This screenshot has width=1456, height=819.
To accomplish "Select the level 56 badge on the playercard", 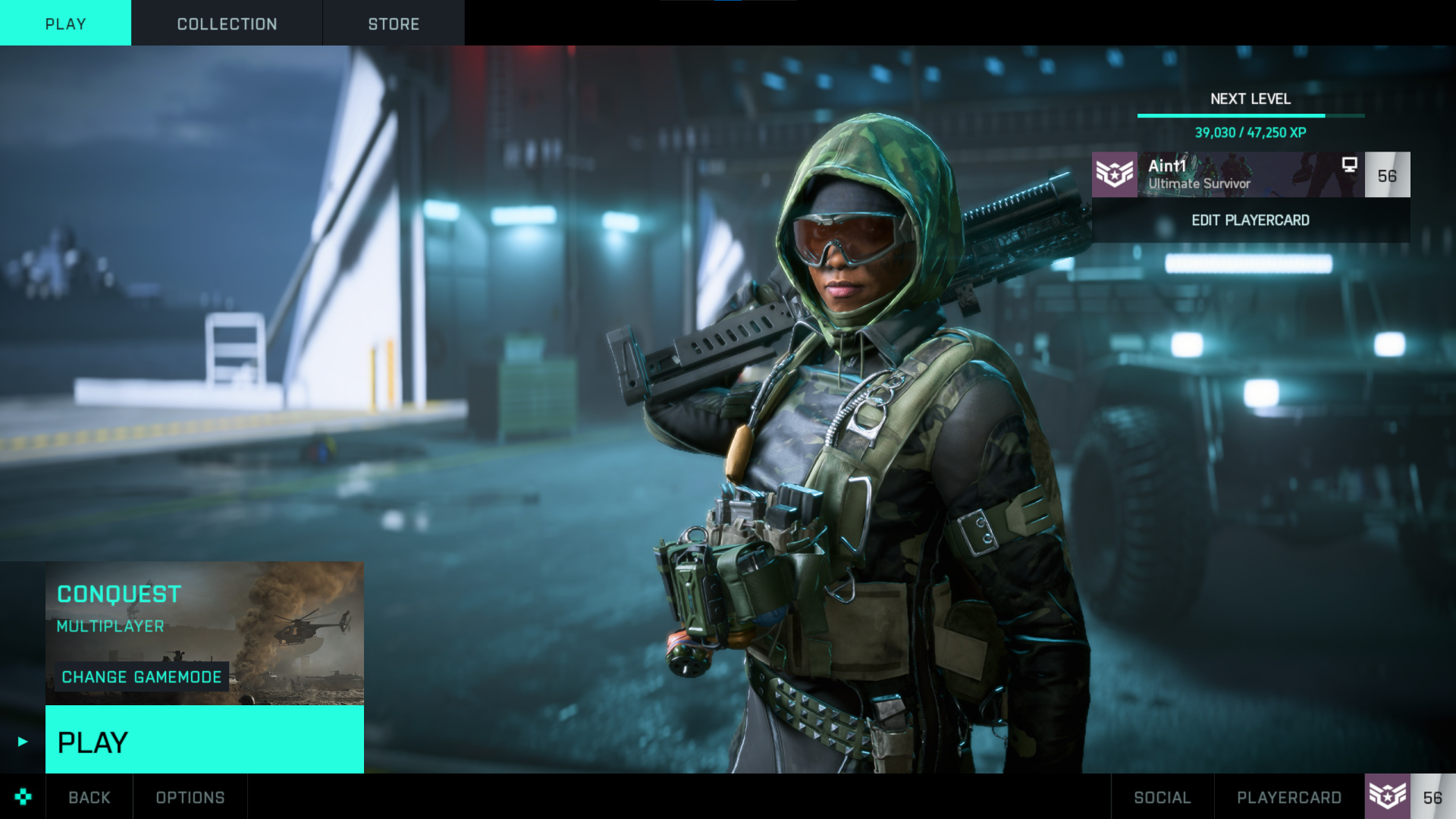I will pyautogui.click(x=1389, y=175).
